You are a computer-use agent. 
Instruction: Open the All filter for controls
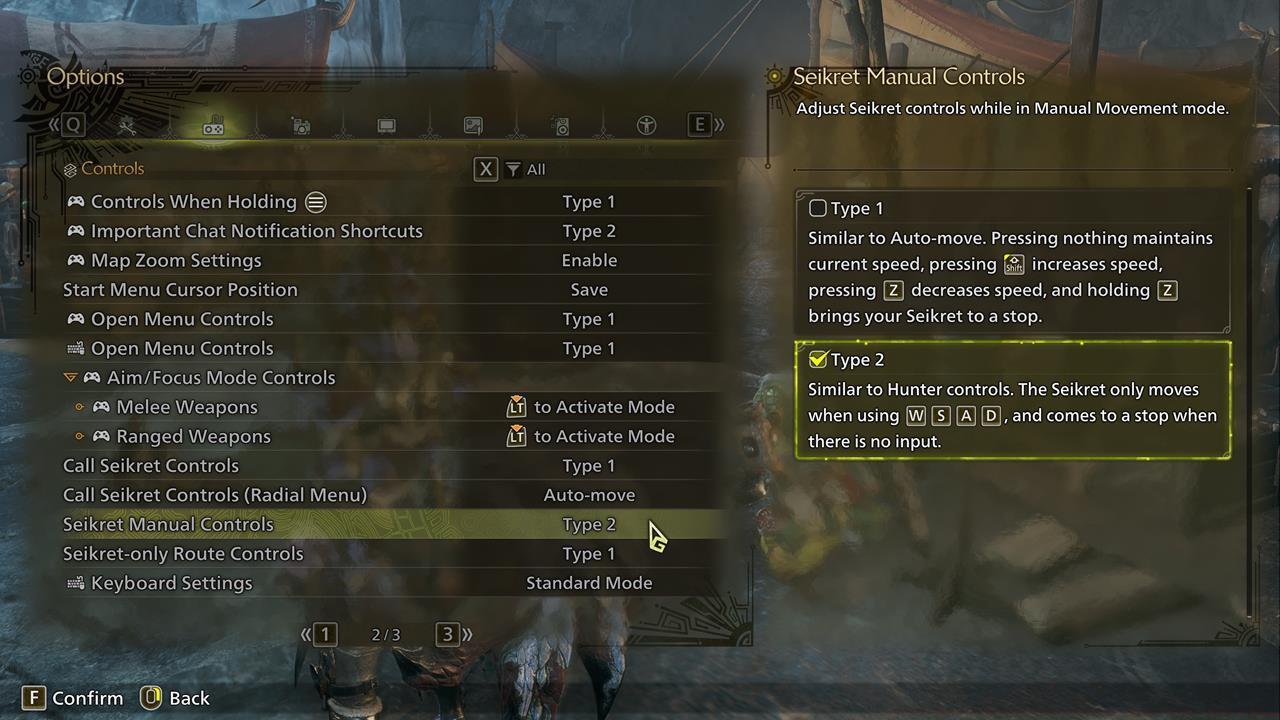pyautogui.click(x=526, y=170)
